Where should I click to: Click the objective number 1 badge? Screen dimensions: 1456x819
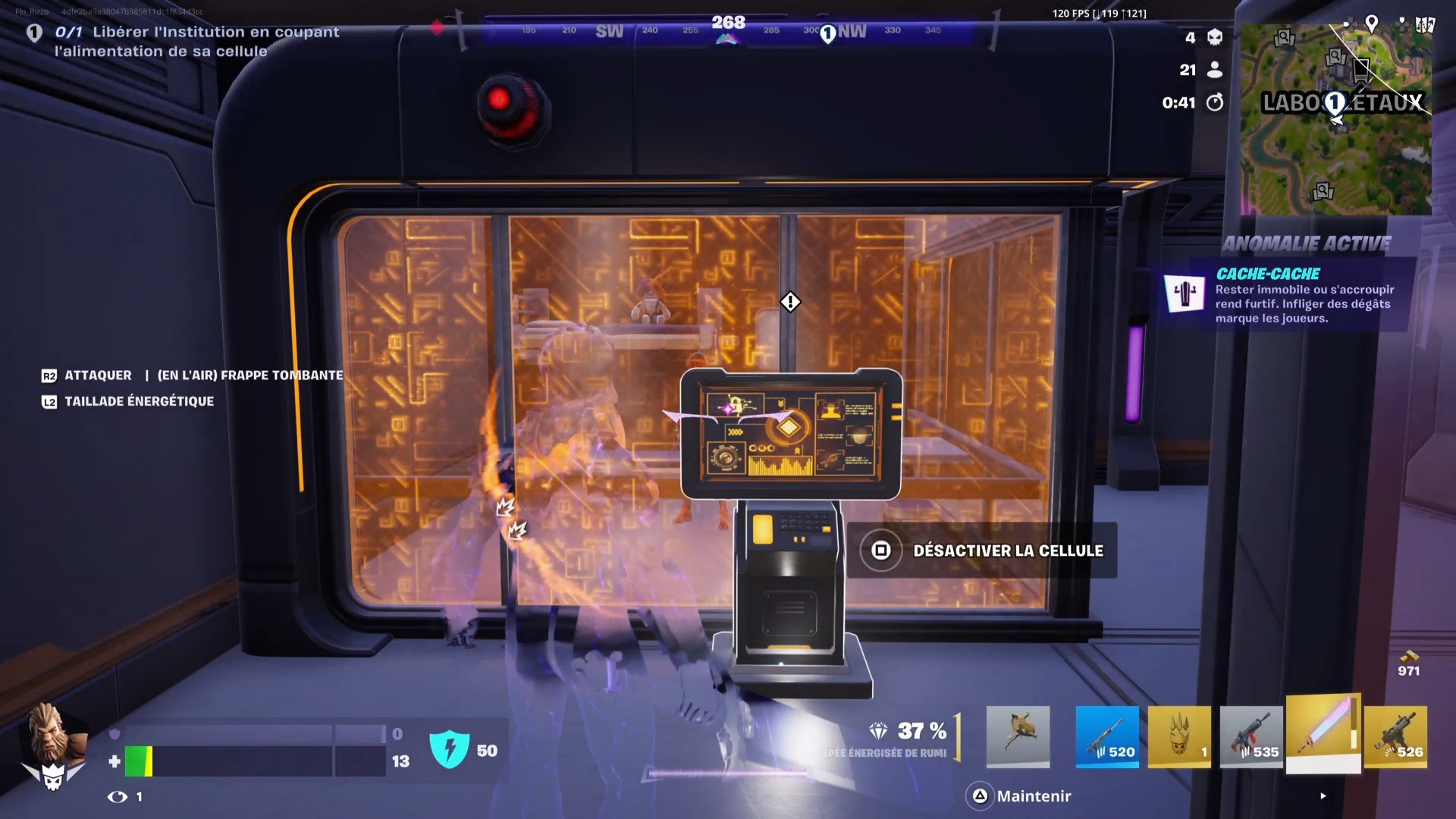(x=35, y=33)
